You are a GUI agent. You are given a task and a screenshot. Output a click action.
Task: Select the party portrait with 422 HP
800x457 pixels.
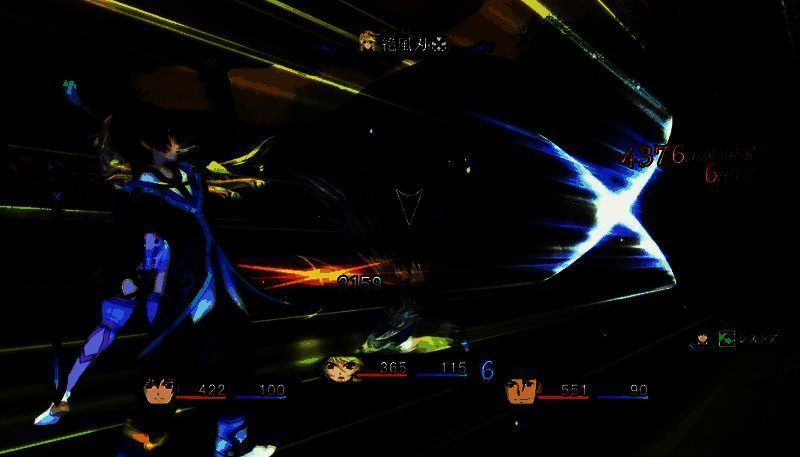[x=159, y=391]
